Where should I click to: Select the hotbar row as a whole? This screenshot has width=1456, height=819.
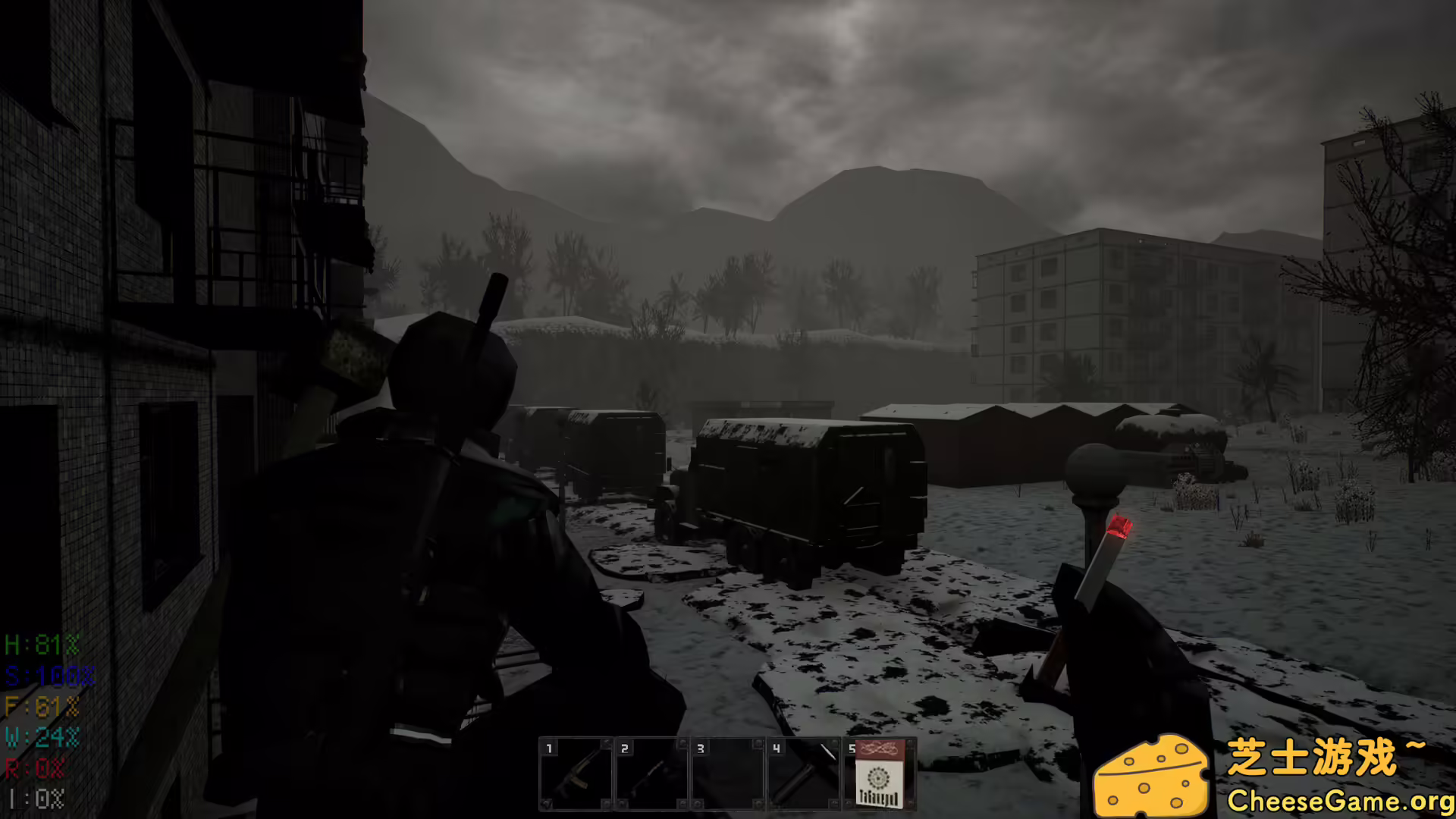[x=728, y=773]
